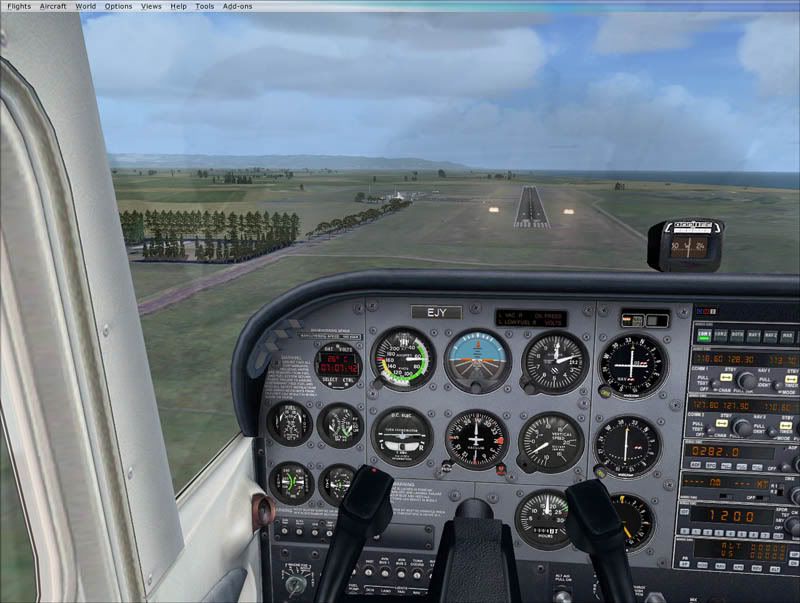Select COM 1 on the audio panel

pos(702,337)
